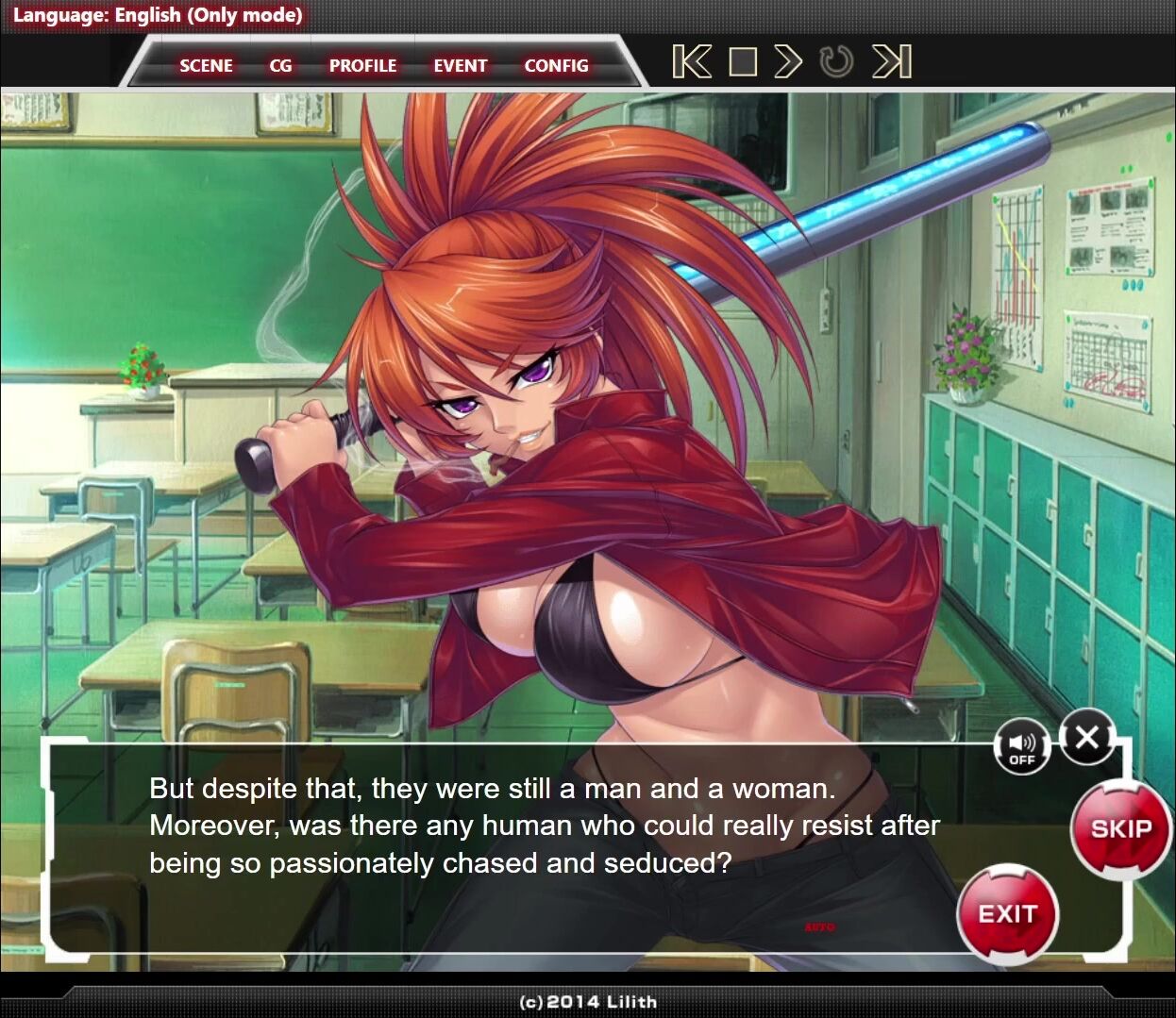Image resolution: width=1176 pixels, height=1018 pixels.
Task: Go to the EVENT menu
Action: (461, 66)
